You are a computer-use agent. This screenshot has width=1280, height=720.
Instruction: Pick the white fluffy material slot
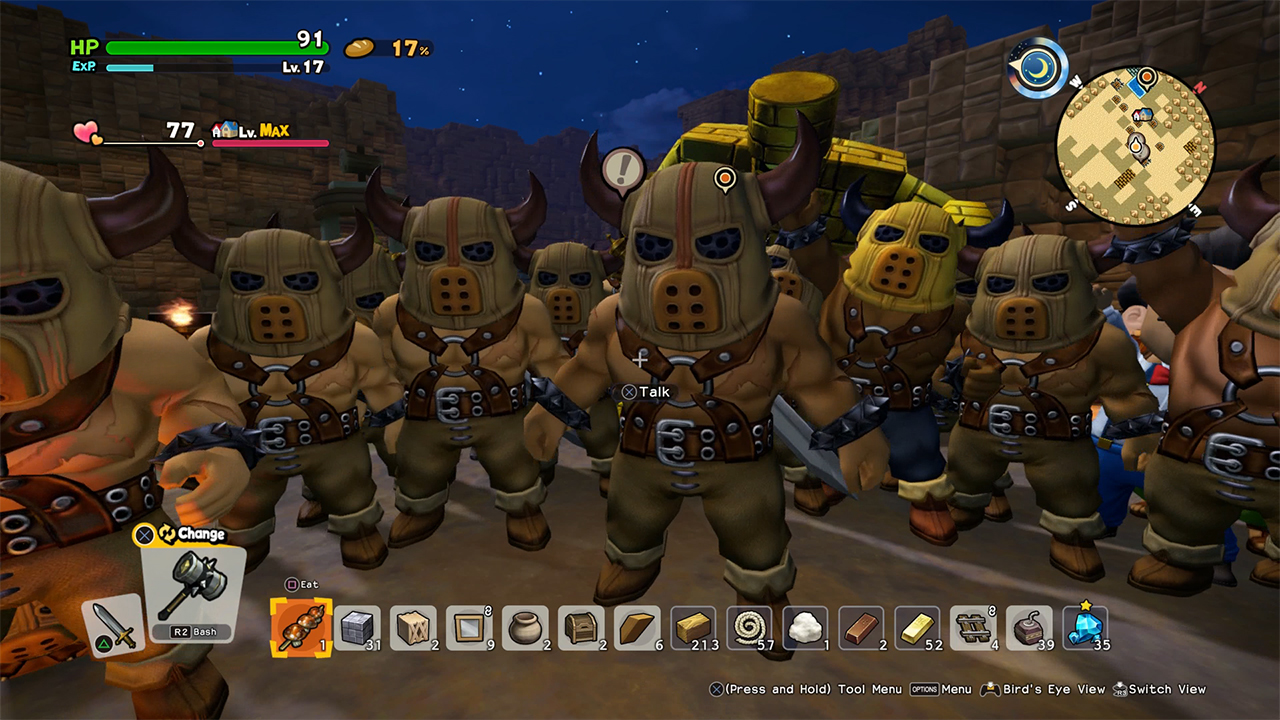805,628
